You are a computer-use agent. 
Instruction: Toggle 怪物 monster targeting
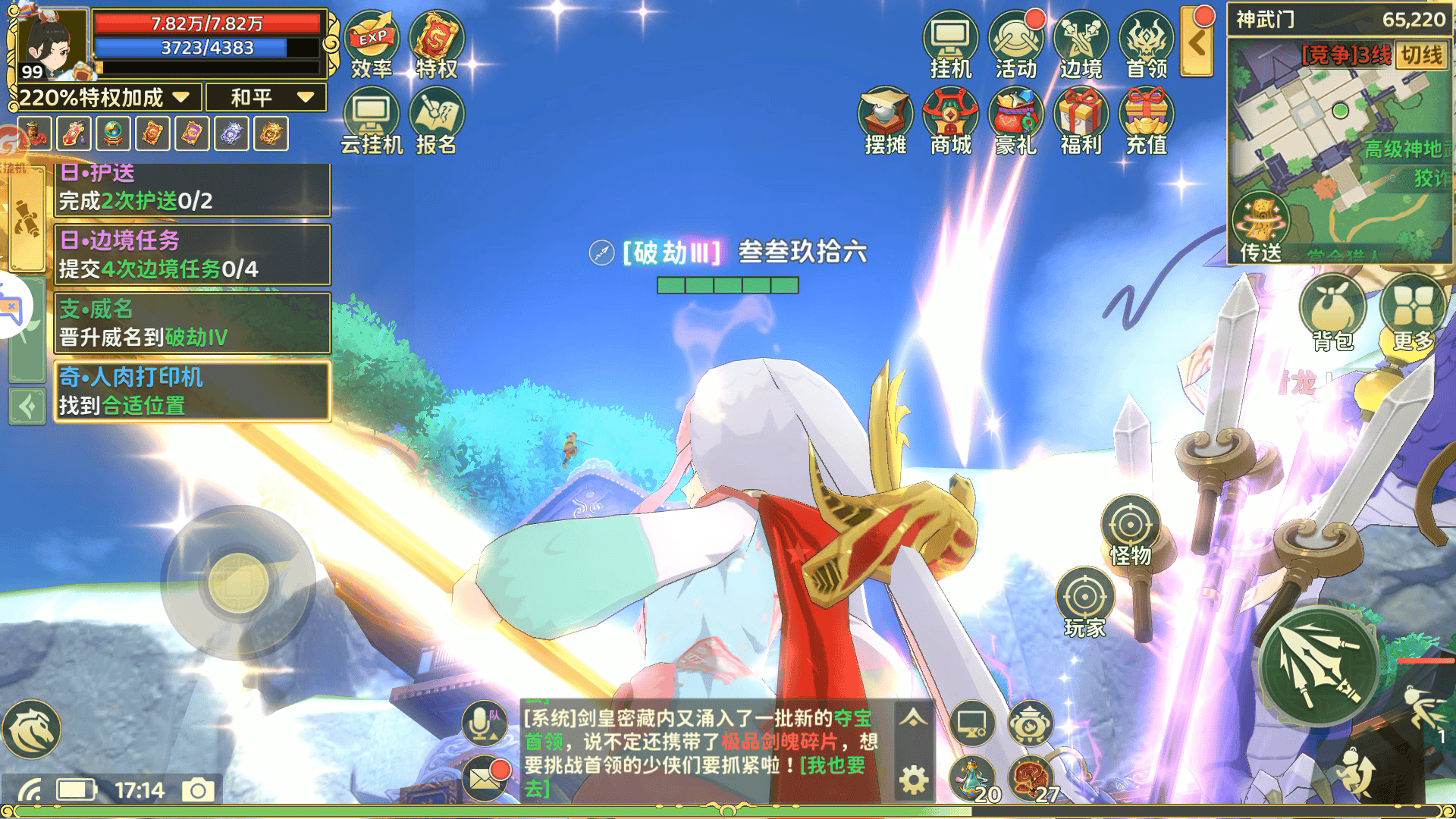click(x=1132, y=523)
